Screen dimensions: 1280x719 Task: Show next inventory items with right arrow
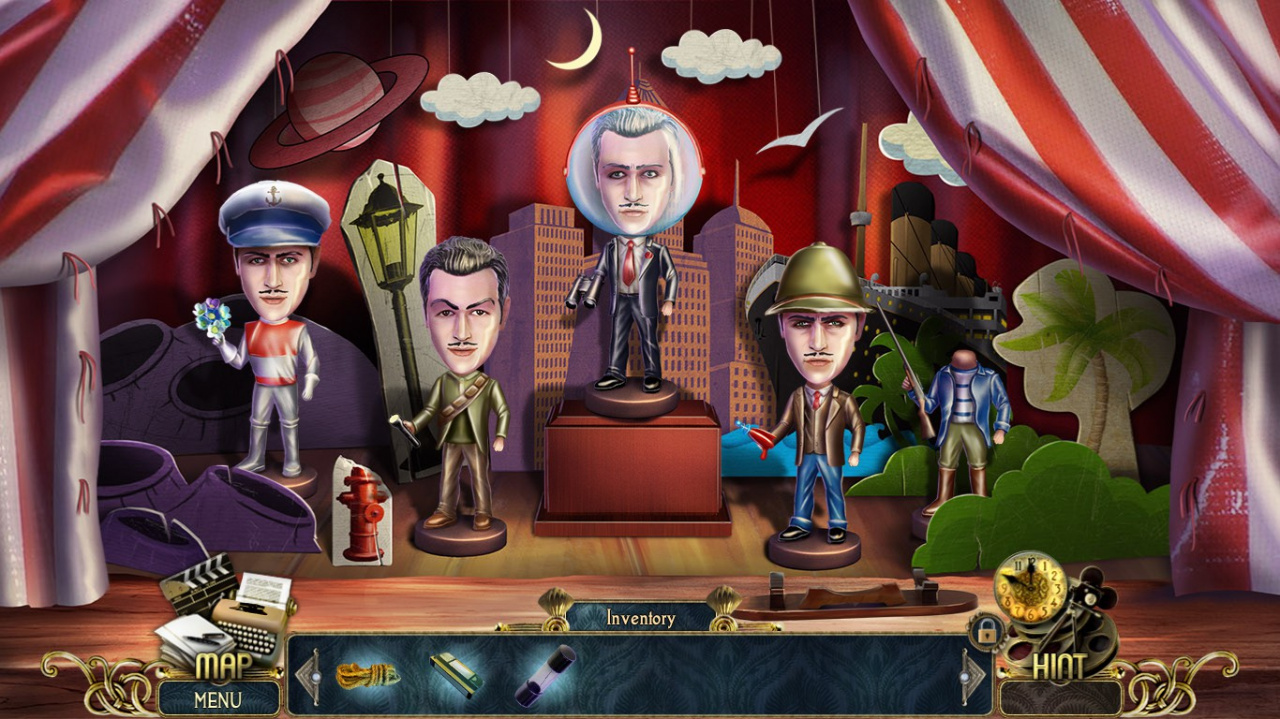[974, 677]
